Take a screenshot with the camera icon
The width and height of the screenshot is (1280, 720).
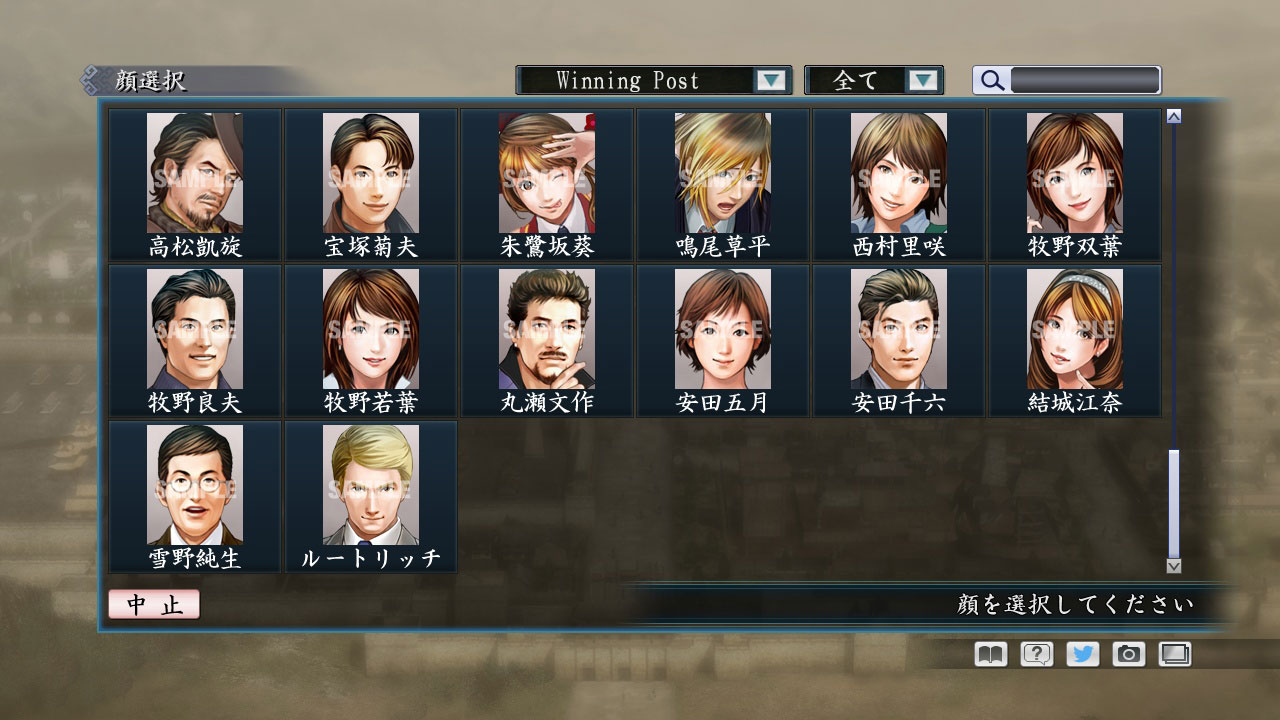[x=1127, y=654]
